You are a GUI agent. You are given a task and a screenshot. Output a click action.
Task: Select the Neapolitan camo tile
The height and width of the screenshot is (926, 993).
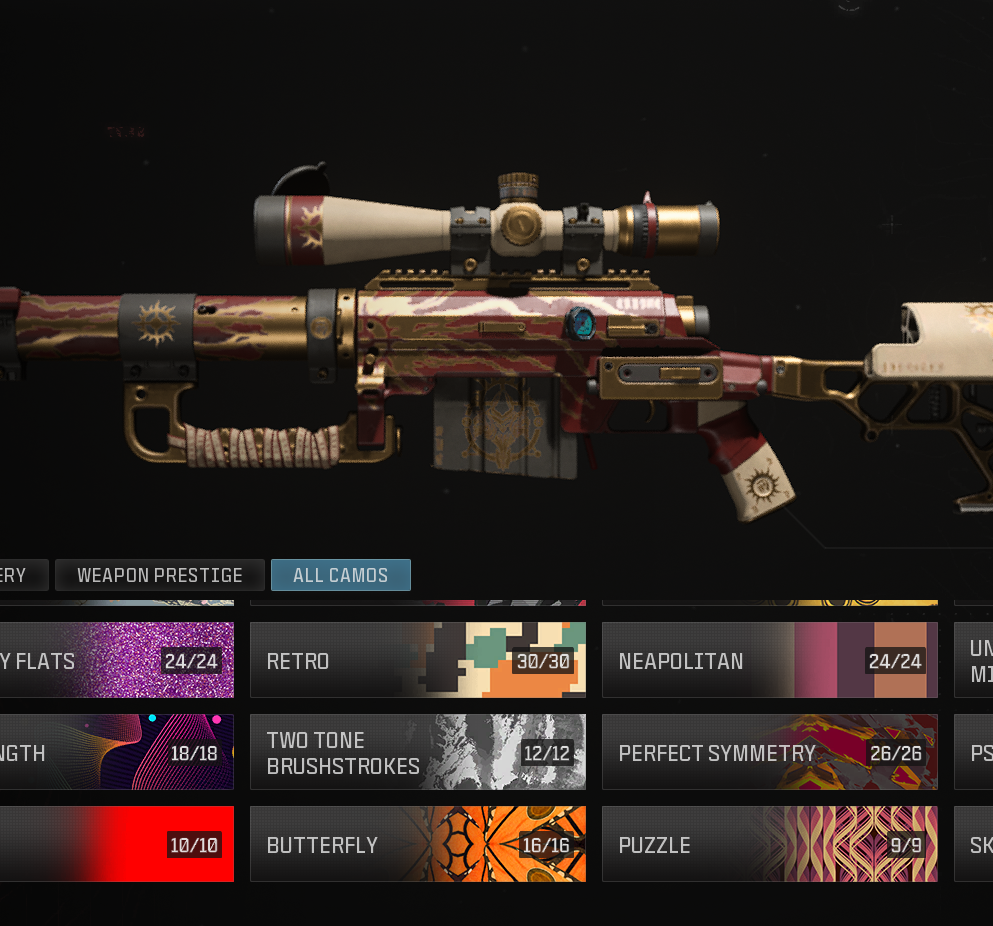[x=769, y=660]
